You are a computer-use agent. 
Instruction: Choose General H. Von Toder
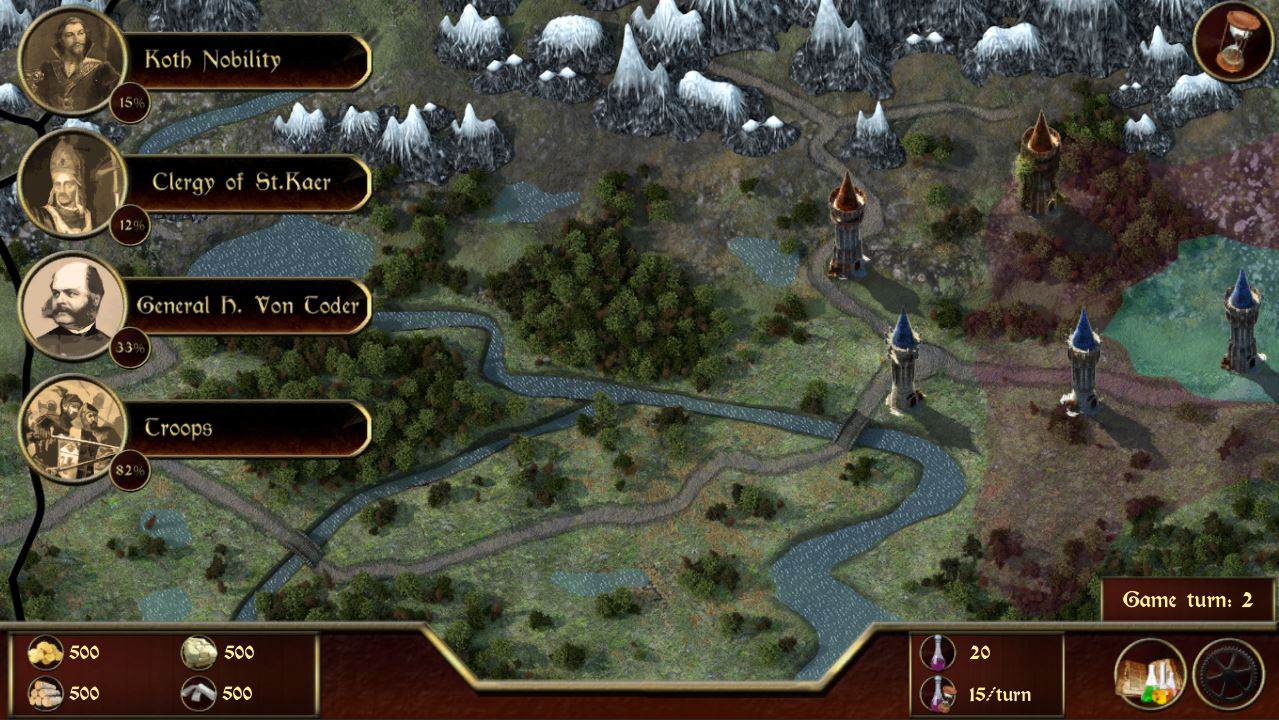[246, 305]
